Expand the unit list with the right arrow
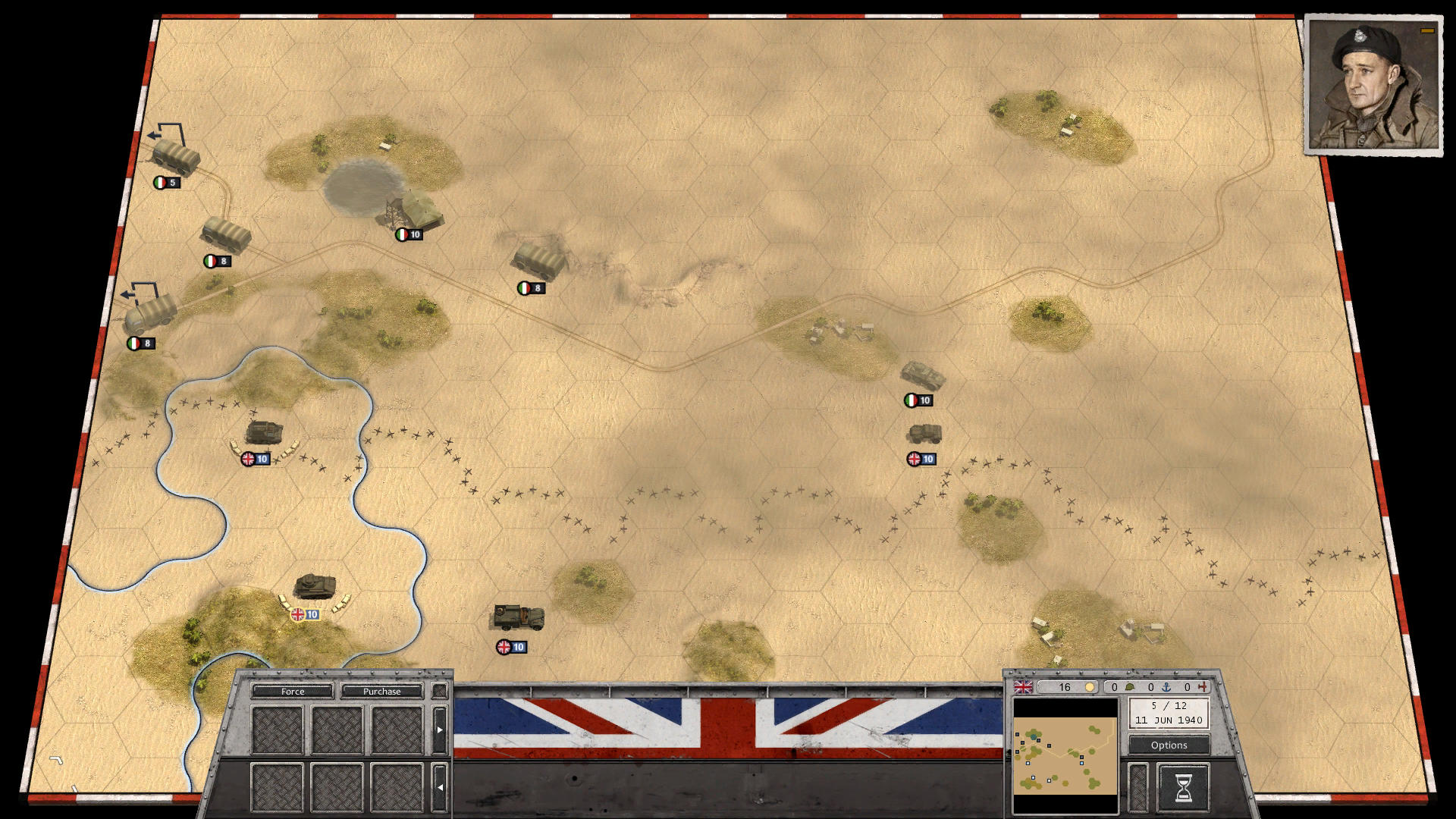1456x819 pixels. pos(440,730)
